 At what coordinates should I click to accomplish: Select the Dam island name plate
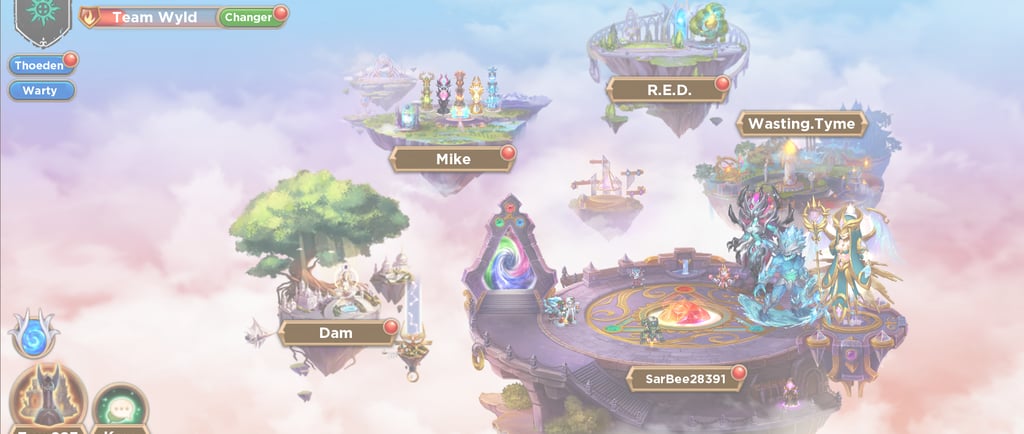tap(337, 332)
